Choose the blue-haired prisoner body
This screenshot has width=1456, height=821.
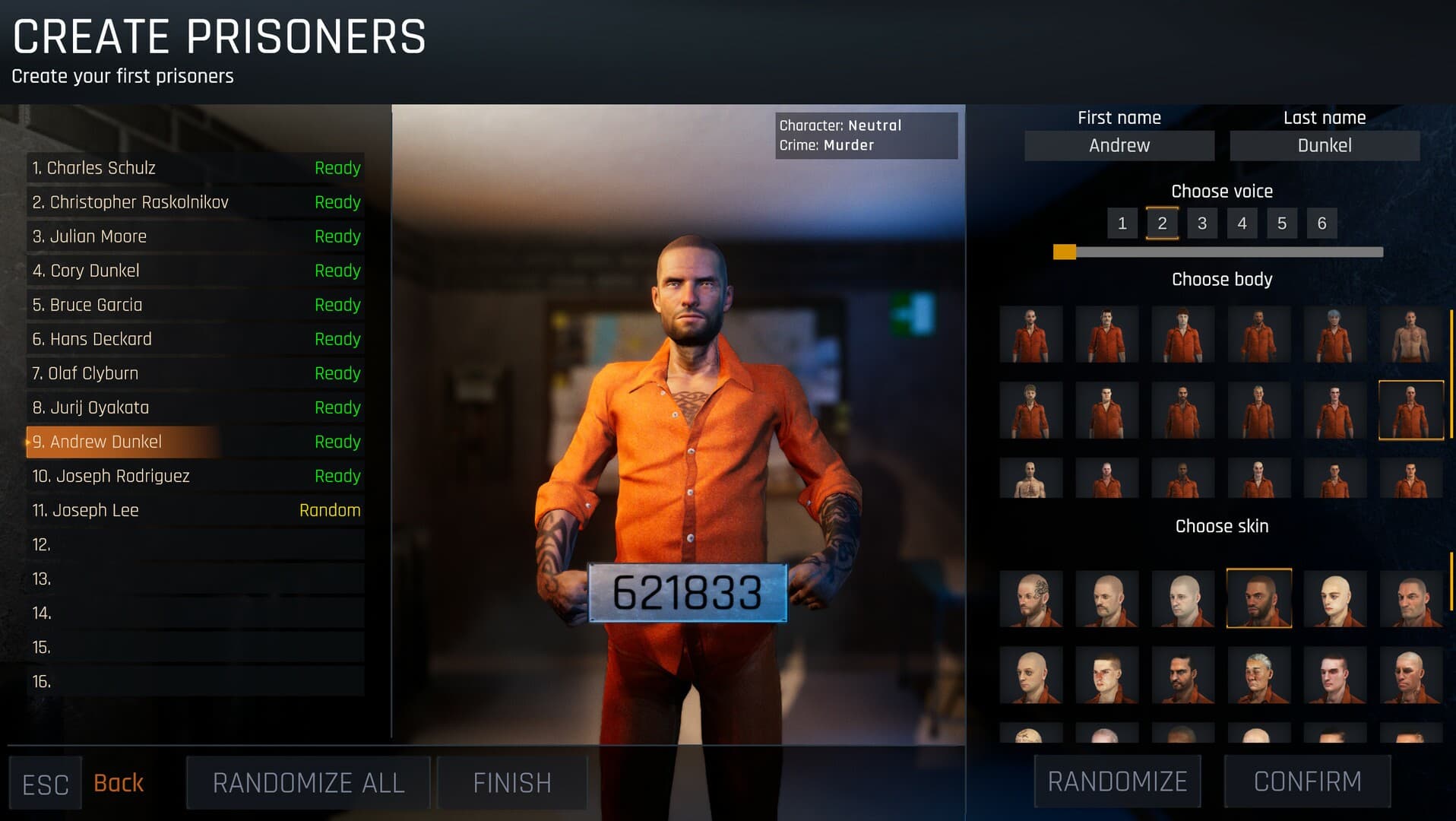pyautogui.click(x=1335, y=334)
